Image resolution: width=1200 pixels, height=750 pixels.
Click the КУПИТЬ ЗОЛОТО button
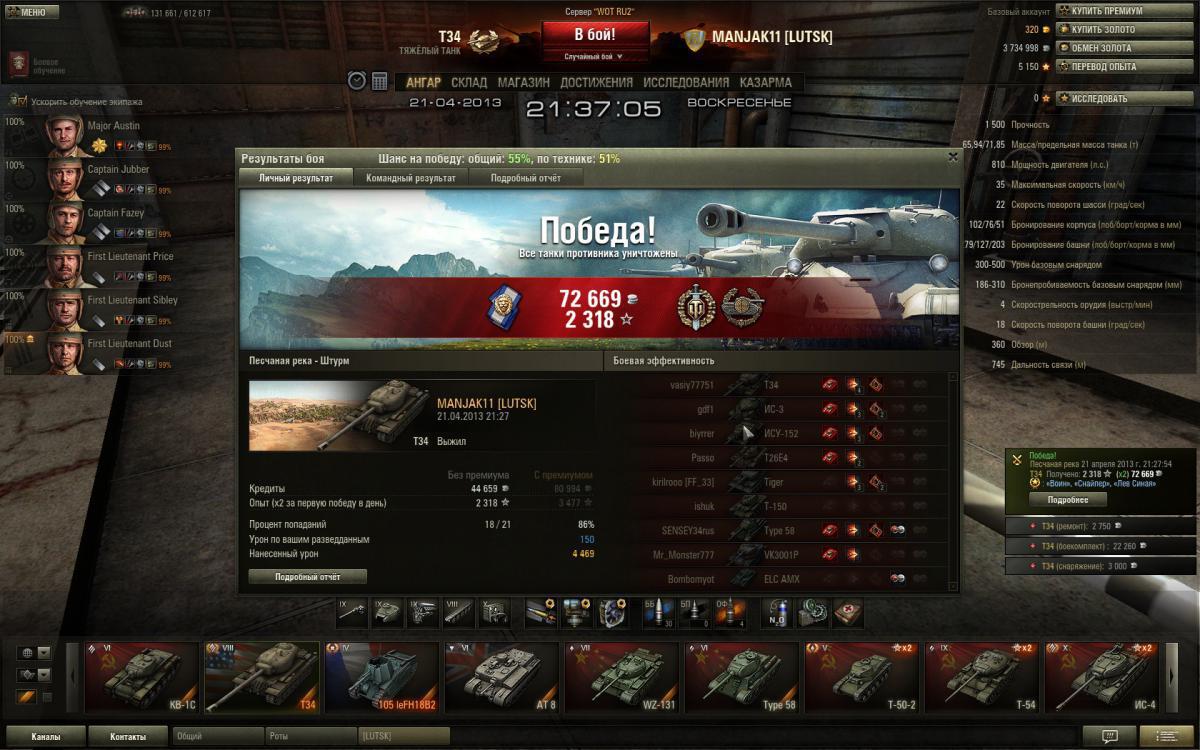click(1102, 29)
